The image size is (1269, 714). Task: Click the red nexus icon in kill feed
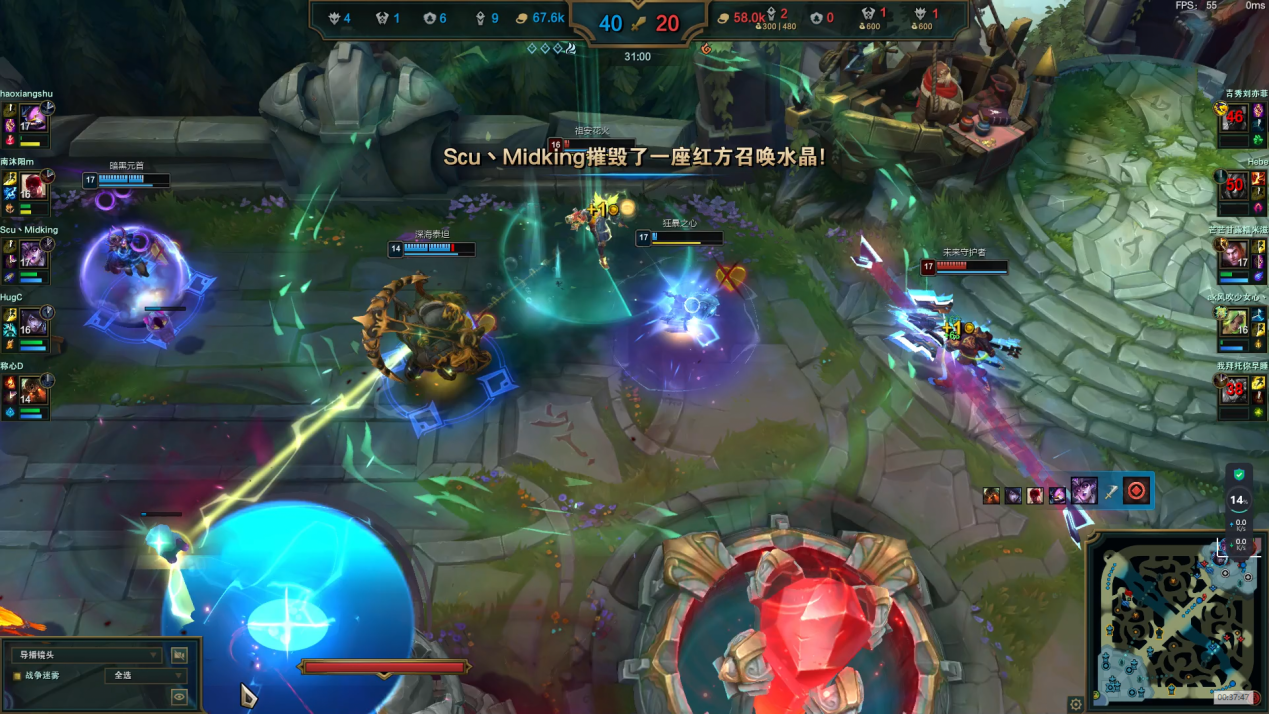coord(1135,490)
